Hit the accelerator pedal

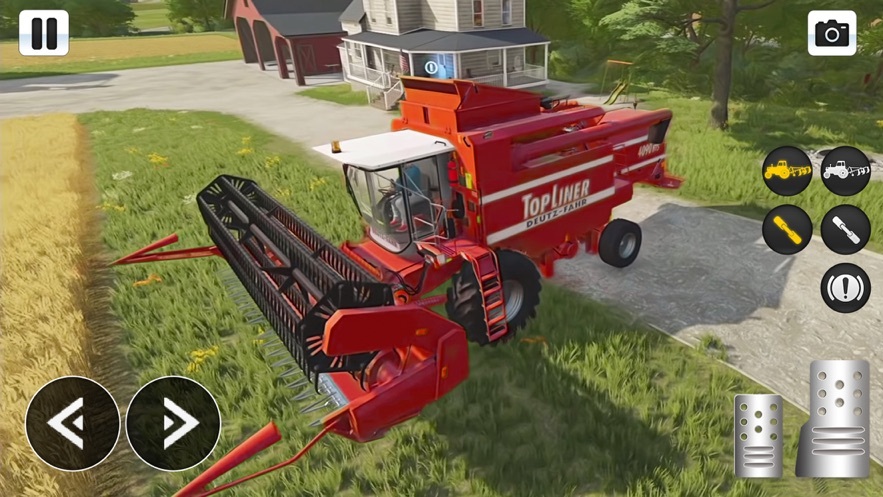click(836, 418)
